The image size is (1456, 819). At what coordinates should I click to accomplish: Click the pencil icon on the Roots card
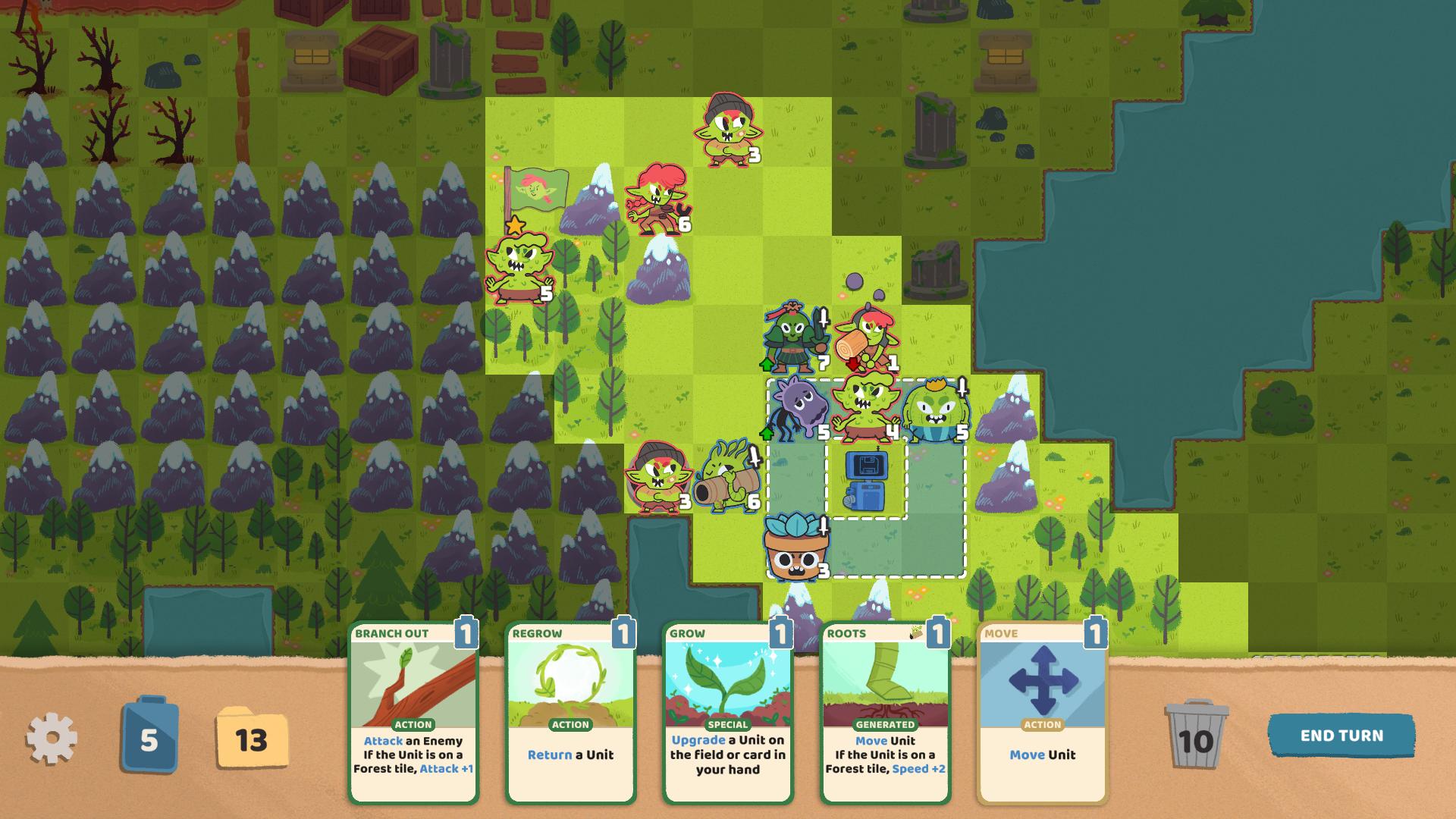coord(917,632)
